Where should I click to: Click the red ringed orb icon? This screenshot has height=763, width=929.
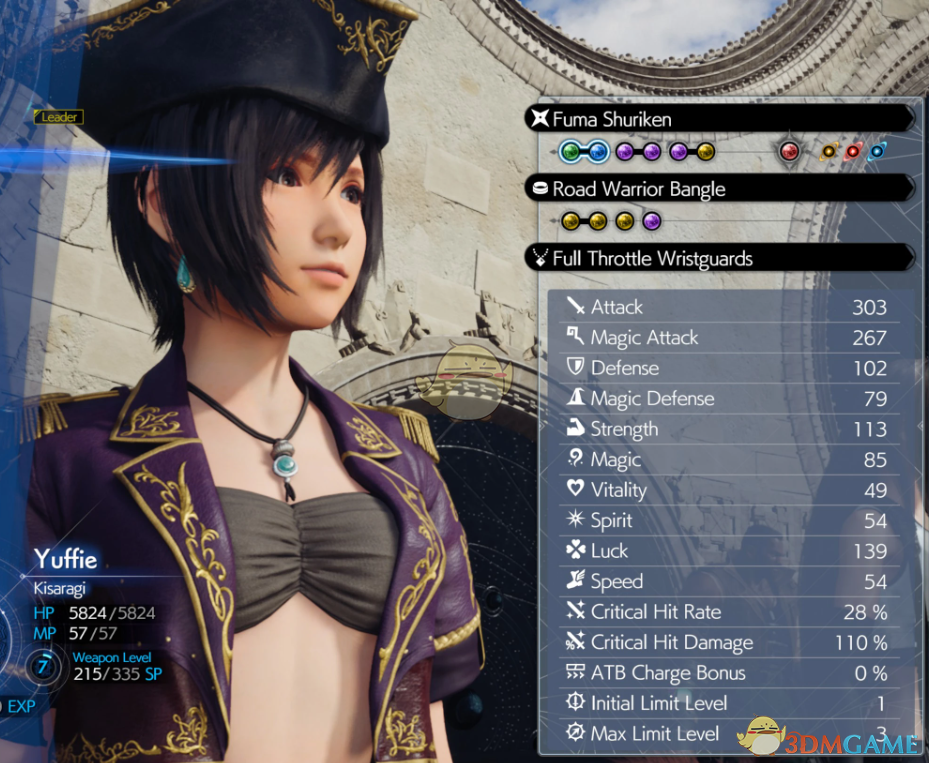pos(853,152)
